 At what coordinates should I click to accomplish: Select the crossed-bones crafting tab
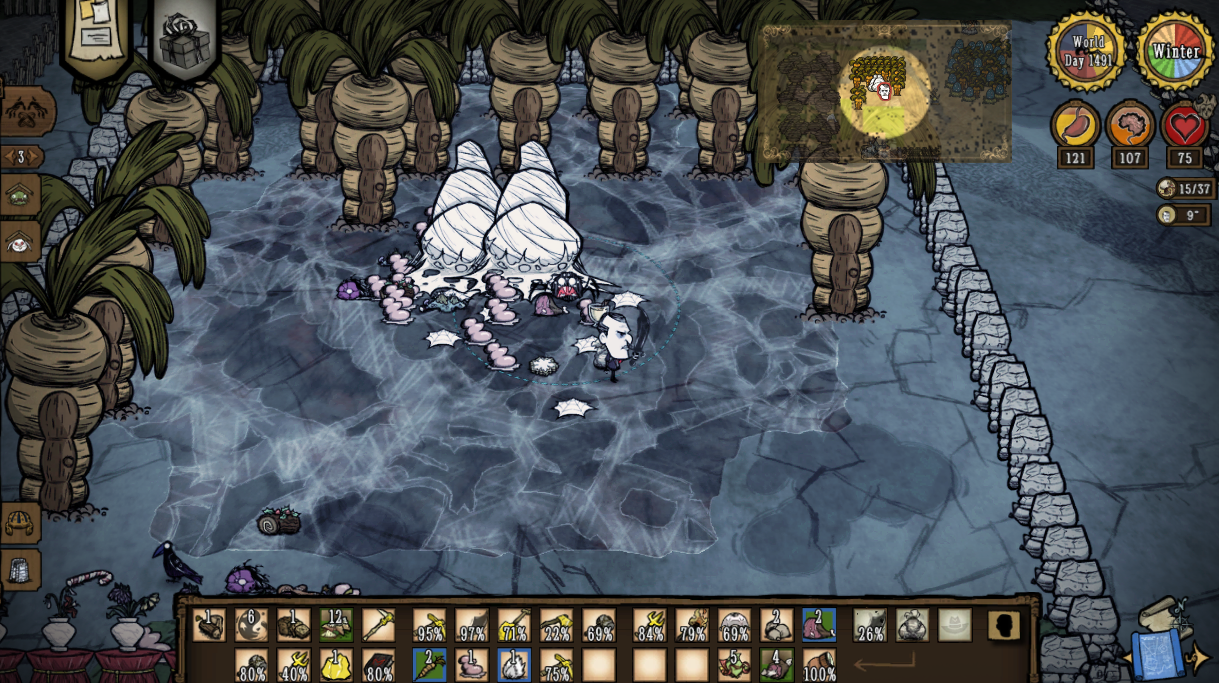coord(27,112)
